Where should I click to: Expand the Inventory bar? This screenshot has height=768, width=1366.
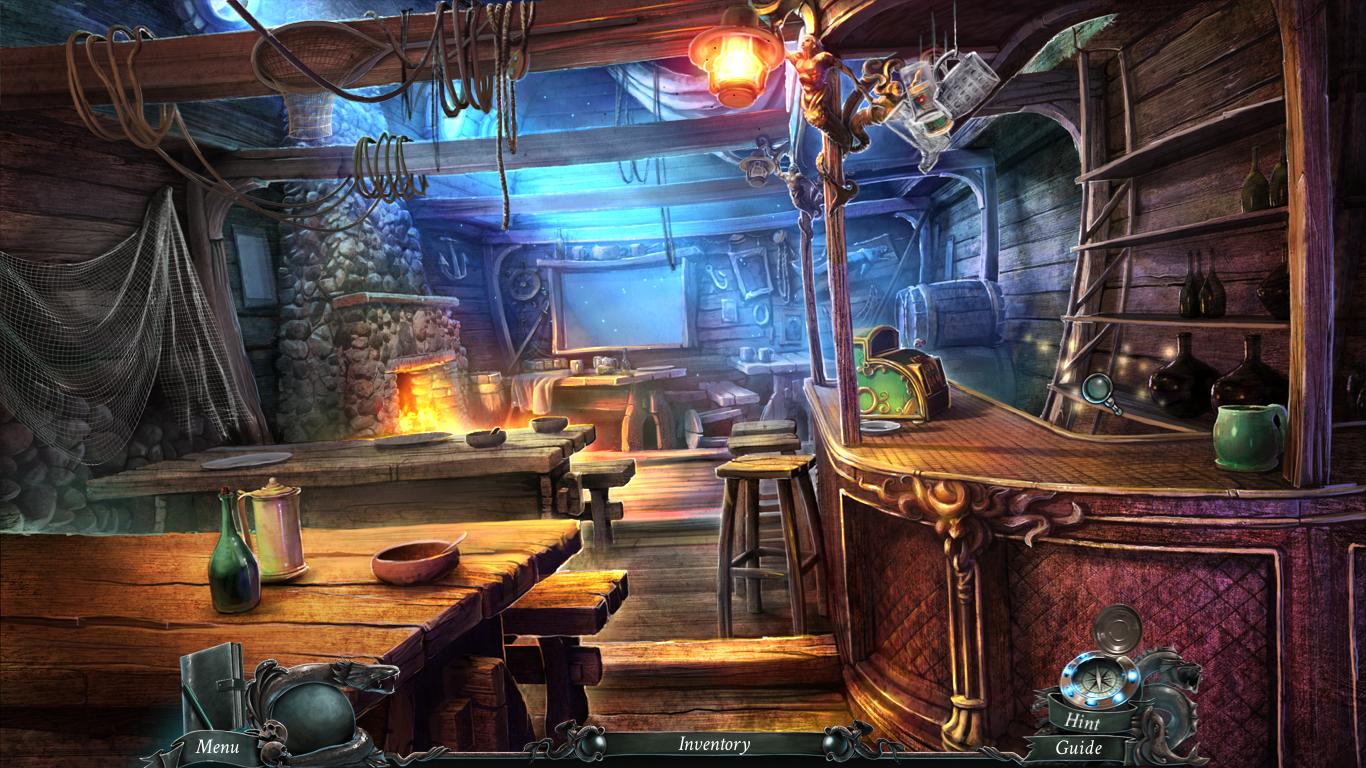point(714,744)
